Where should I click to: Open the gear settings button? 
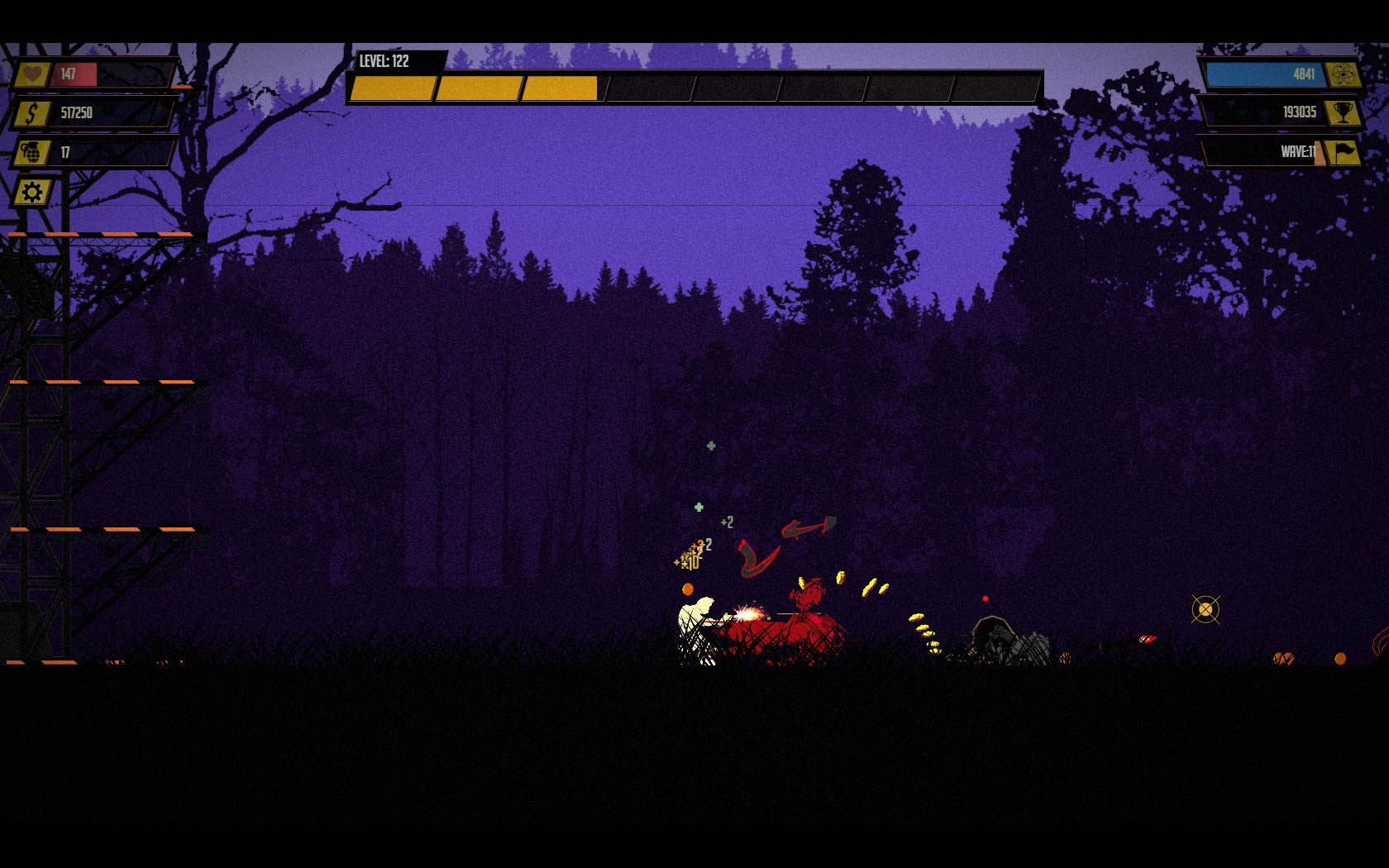coord(32,193)
